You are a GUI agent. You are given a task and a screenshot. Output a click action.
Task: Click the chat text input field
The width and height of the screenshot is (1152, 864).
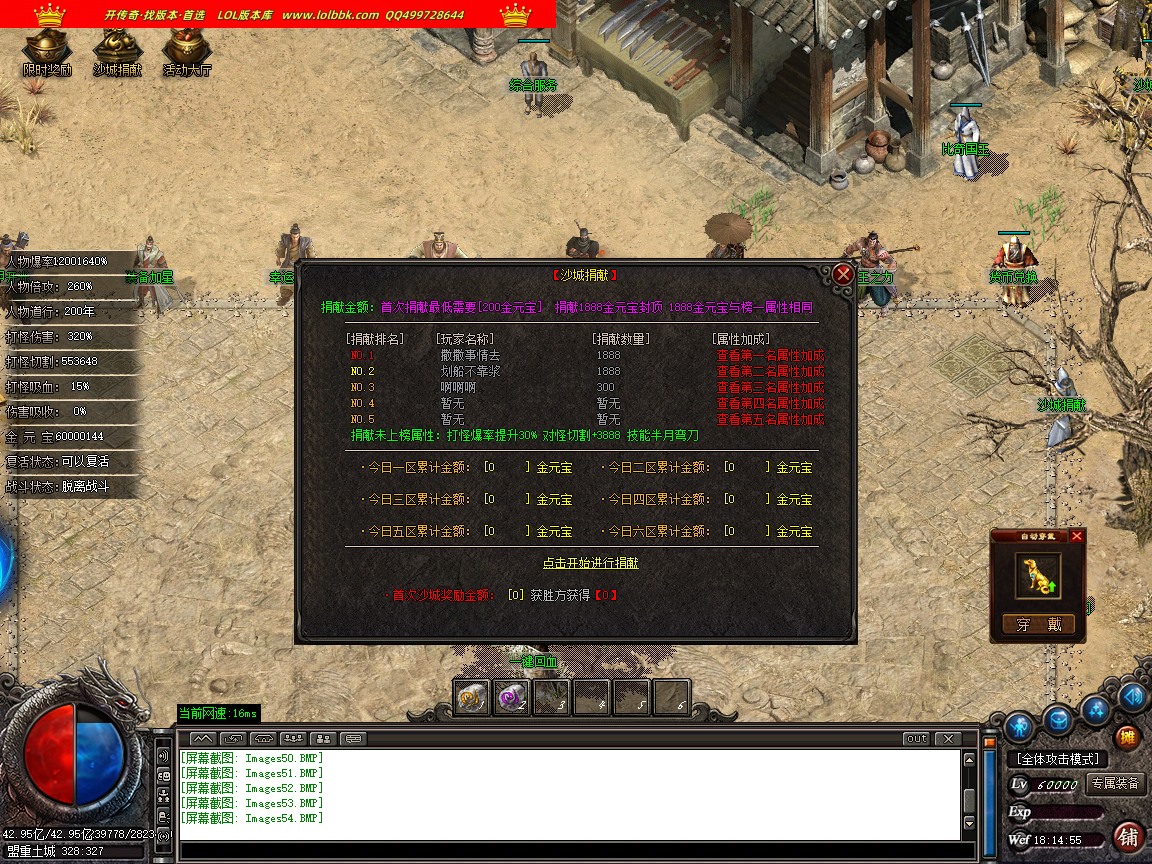[x=570, y=851]
